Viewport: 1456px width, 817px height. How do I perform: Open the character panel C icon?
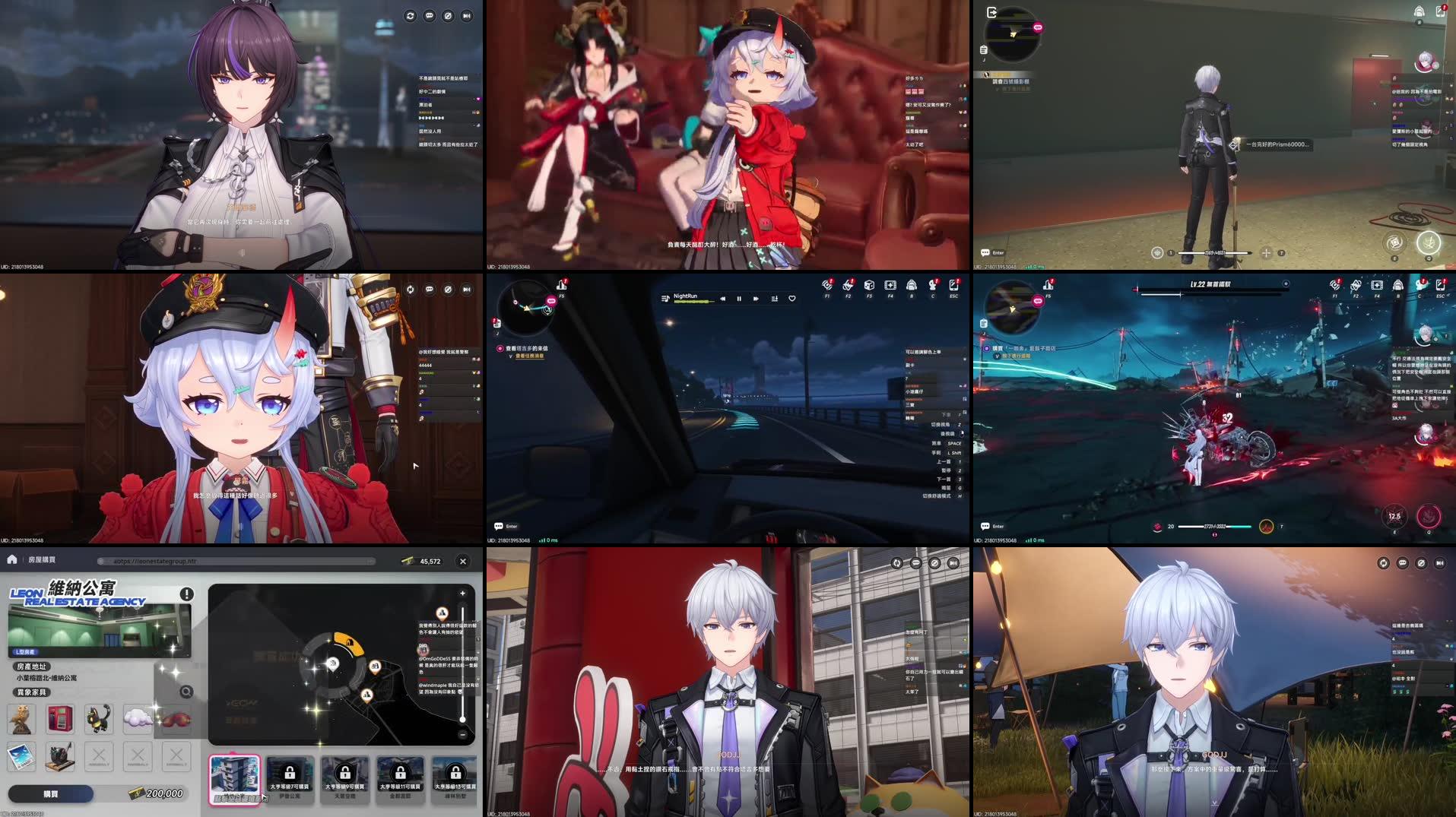click(x=932, y=286)
